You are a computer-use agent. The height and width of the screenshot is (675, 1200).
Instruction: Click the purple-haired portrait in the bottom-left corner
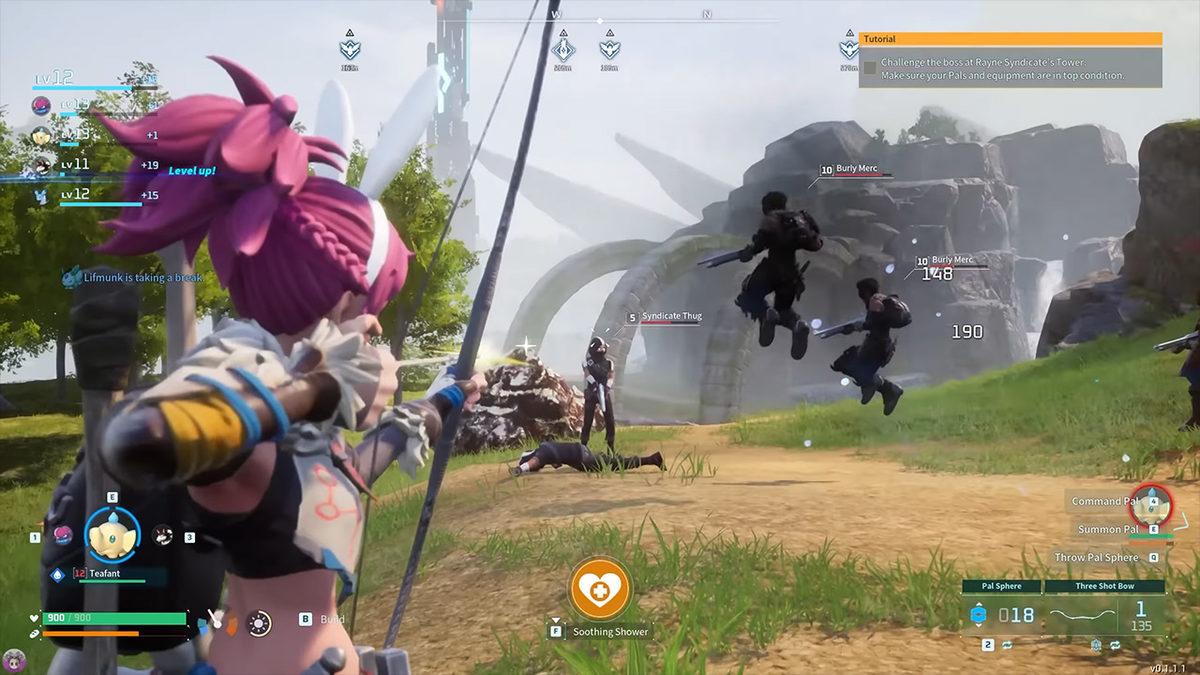click(x=13, y=660)
